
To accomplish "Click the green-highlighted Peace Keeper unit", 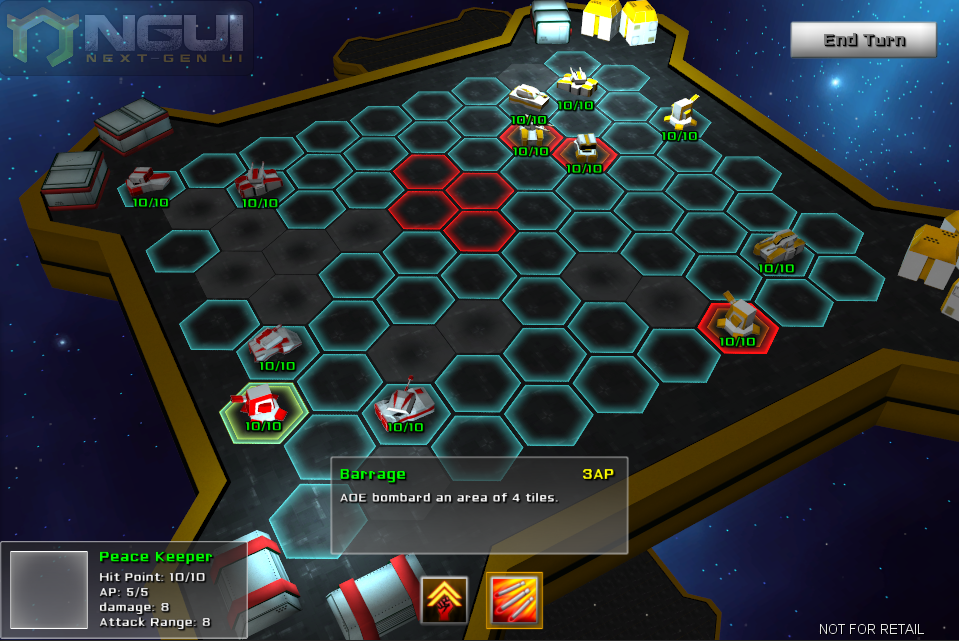I will (x=262, y=408).
